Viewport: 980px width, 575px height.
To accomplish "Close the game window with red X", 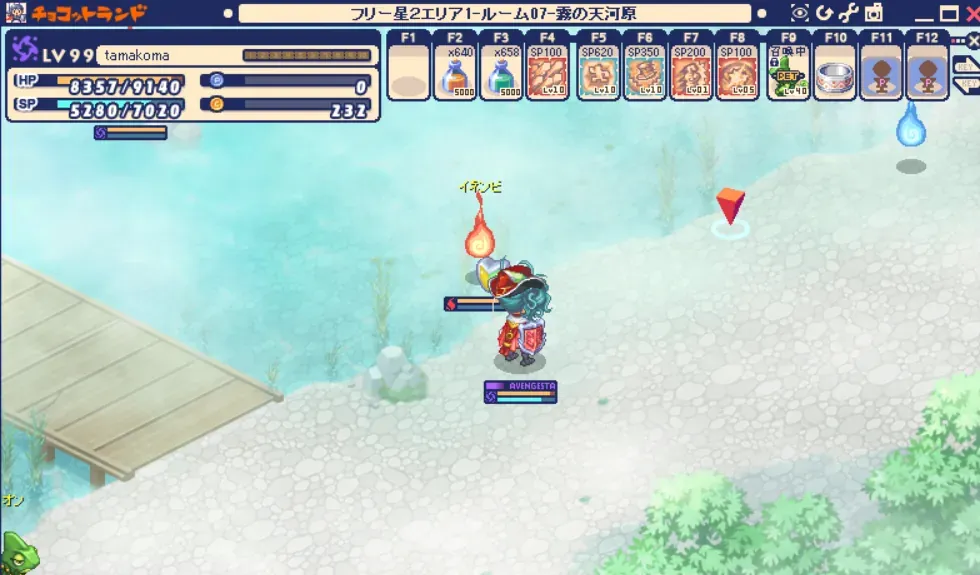I will (x=971, y=14).
